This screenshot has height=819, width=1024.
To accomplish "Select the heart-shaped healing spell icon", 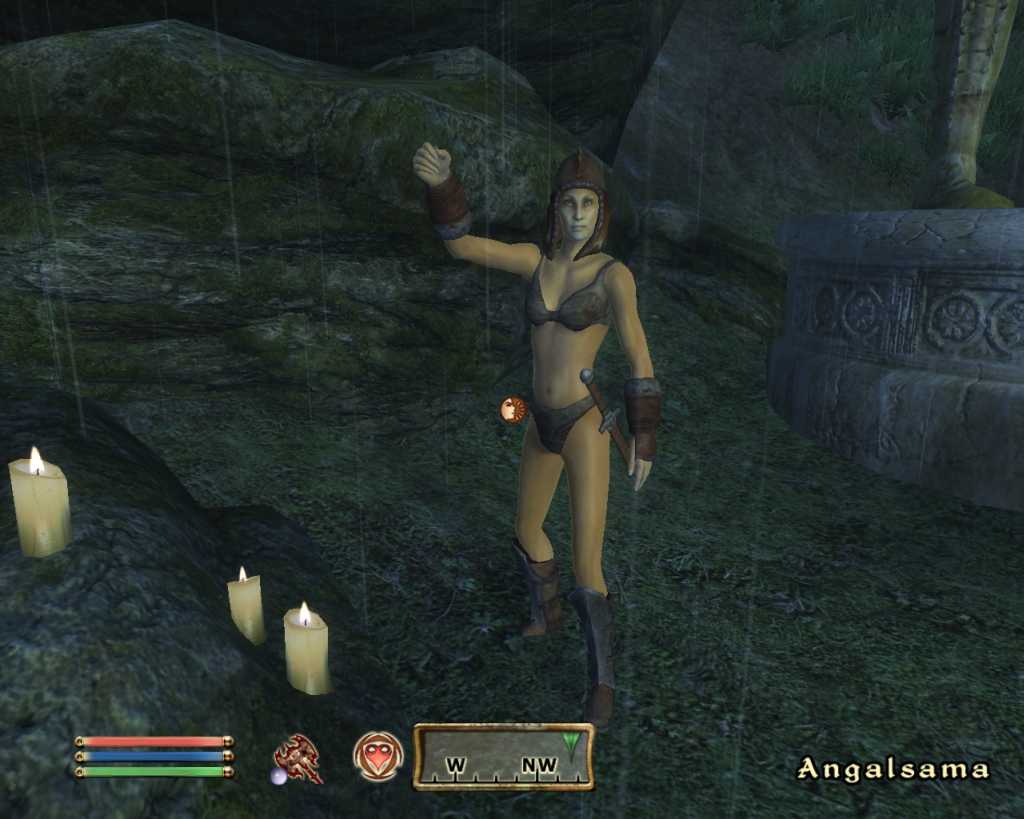I will (378, 757).
